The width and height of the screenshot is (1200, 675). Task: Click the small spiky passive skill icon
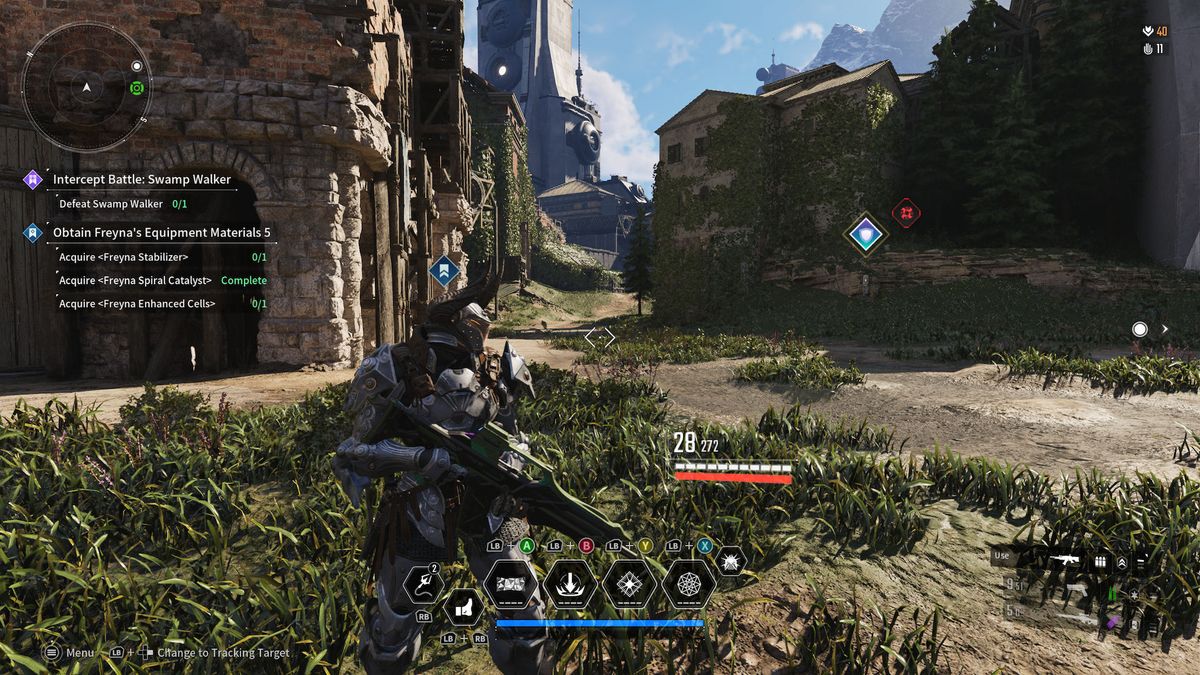tap(730, 563)
